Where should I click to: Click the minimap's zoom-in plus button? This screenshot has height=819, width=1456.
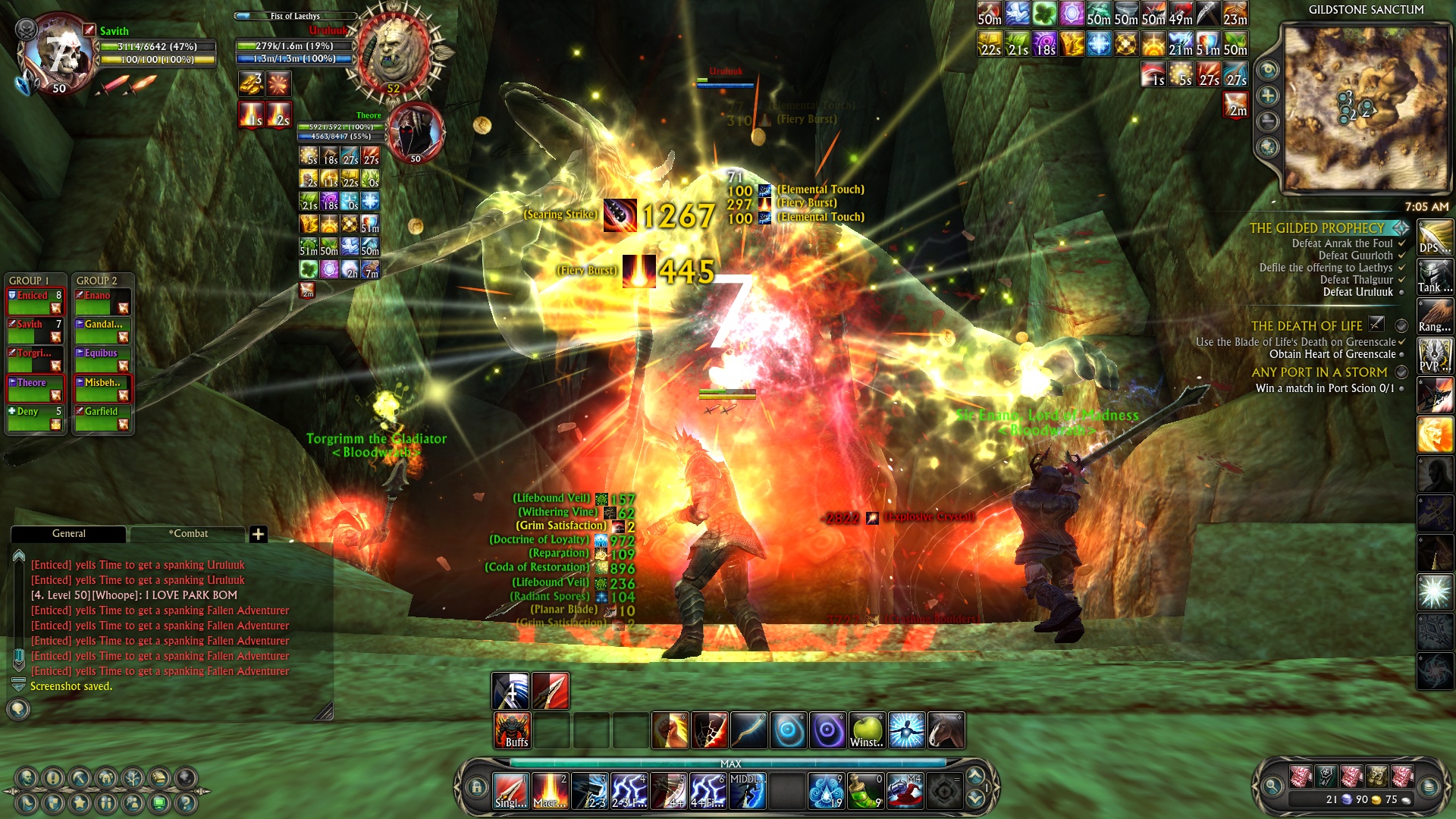pyautogui.click(x=1267, y=96)
